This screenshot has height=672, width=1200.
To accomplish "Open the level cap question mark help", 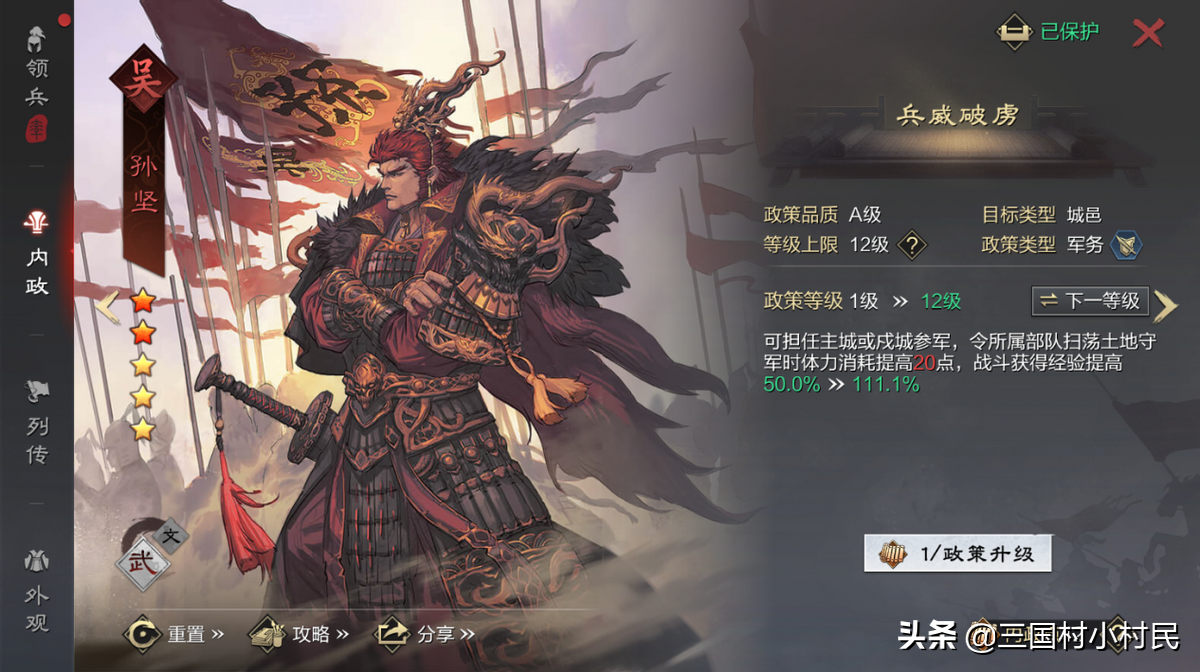I will pyautogui.click(x=911, y=244).
